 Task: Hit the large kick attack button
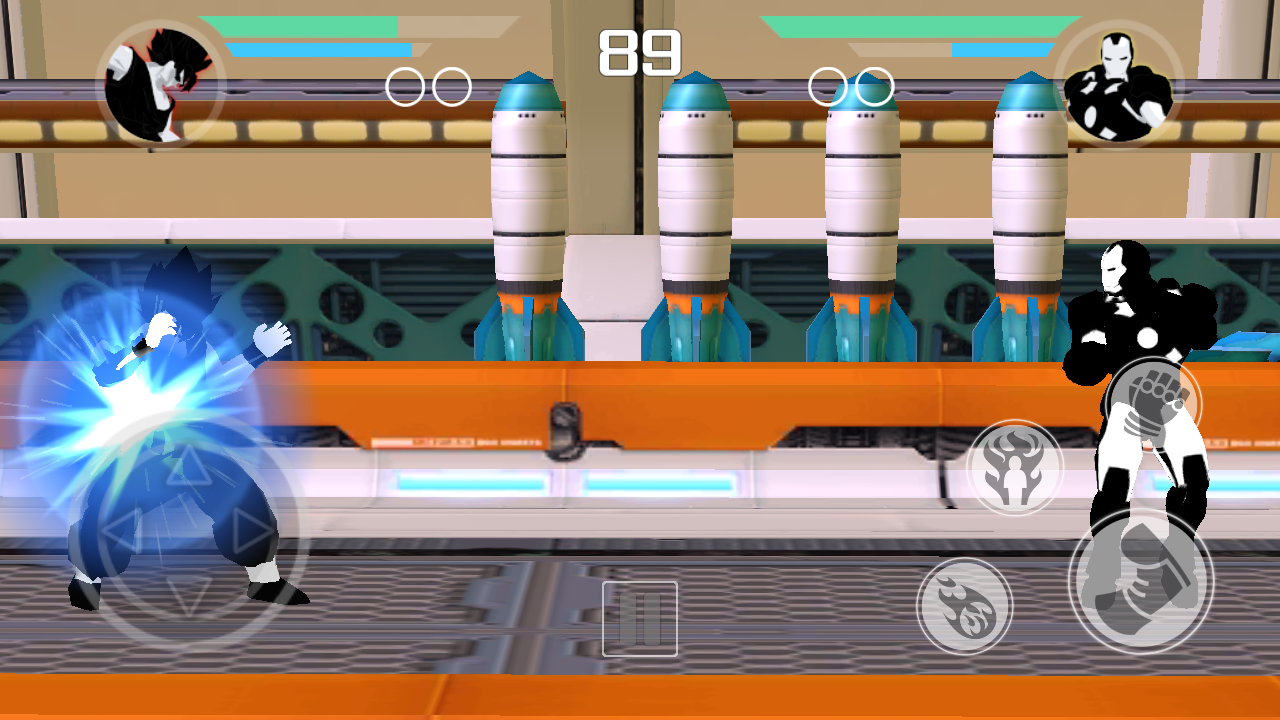pyautogui.click(x=1141, y=582)
